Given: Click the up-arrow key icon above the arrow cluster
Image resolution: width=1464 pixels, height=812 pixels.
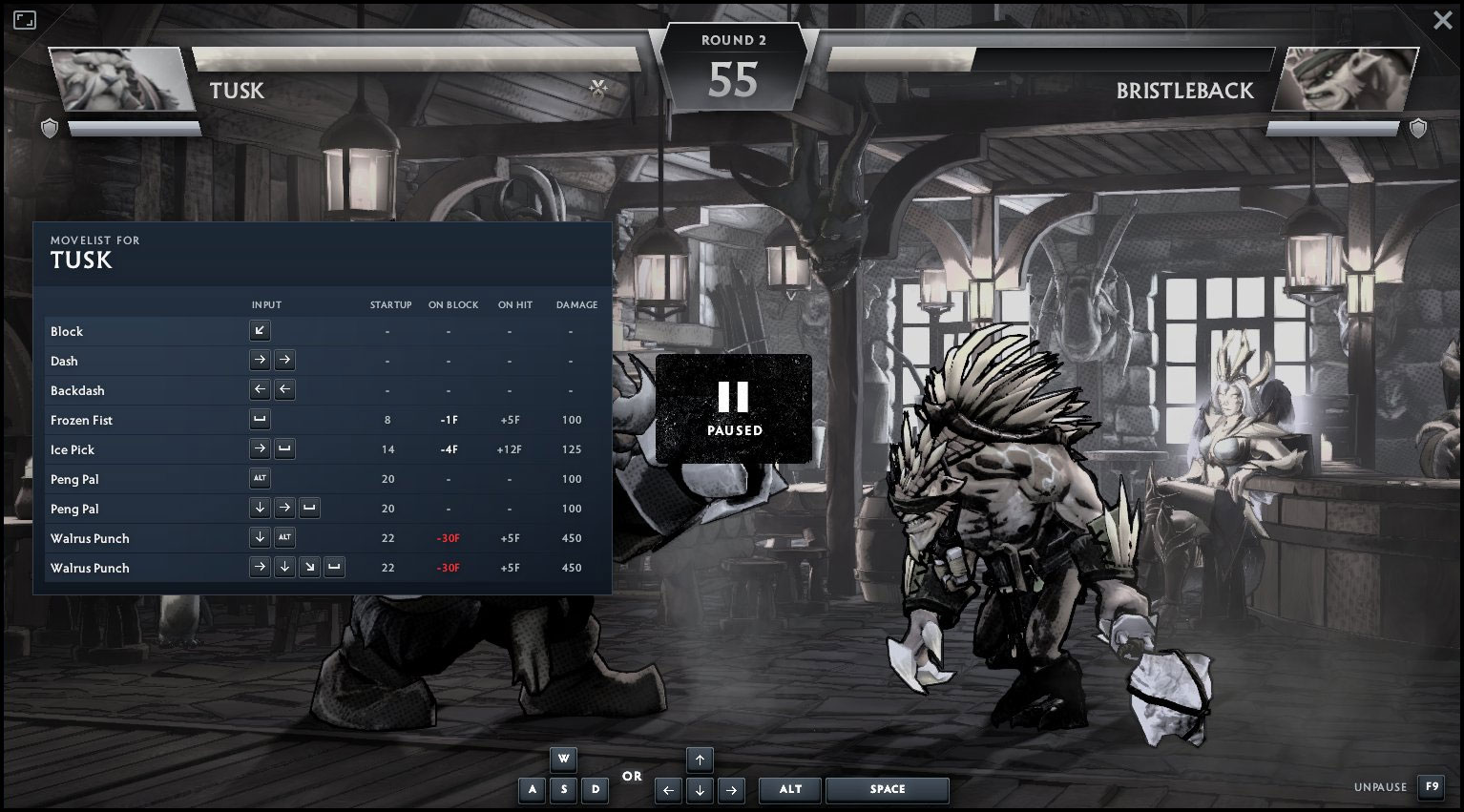Looking at the screenshot, I should pos(700,760).
